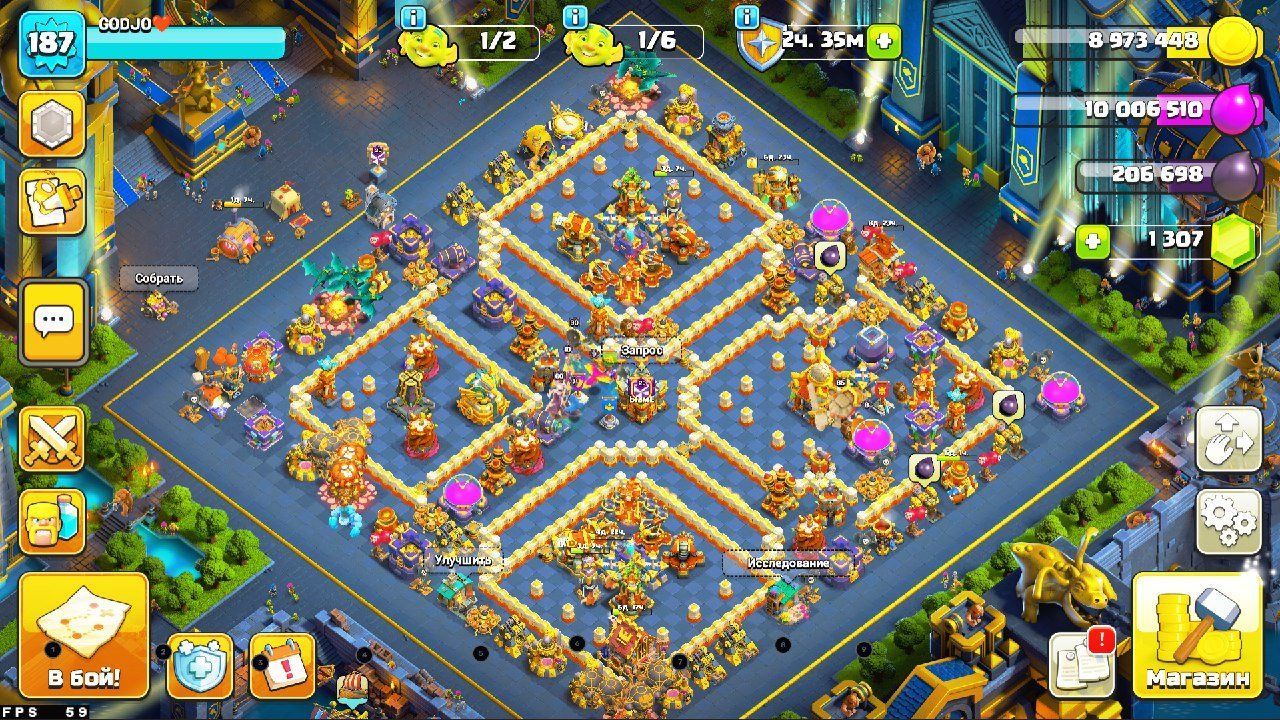This screenshot has height=720, width=1280.
Task: Open the blue shield with cross button
Action: 199,665
